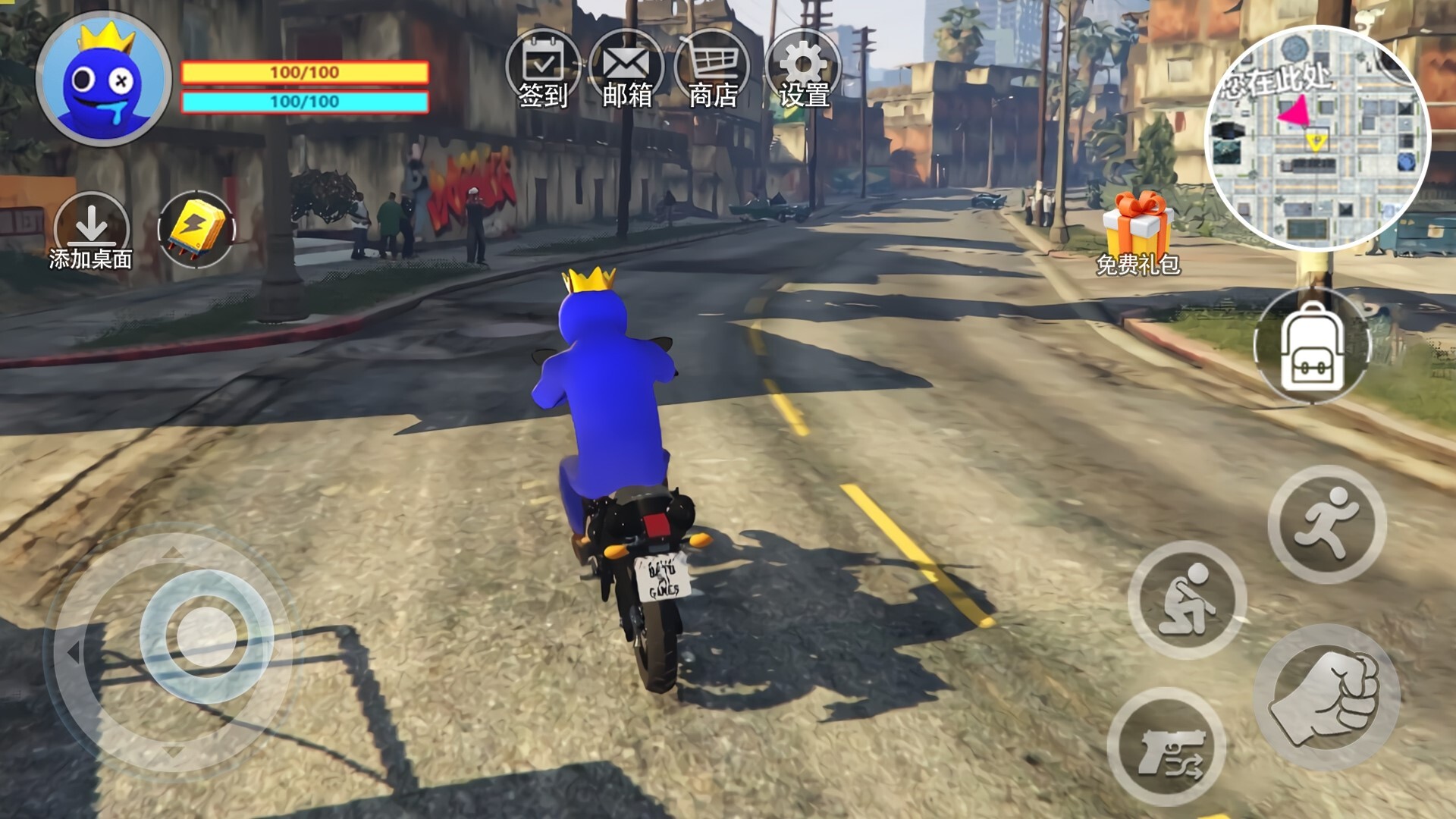Open the backpack inventory
Screen dimensions: 1456x819
pyautogui.click(x=1313, y=347)
